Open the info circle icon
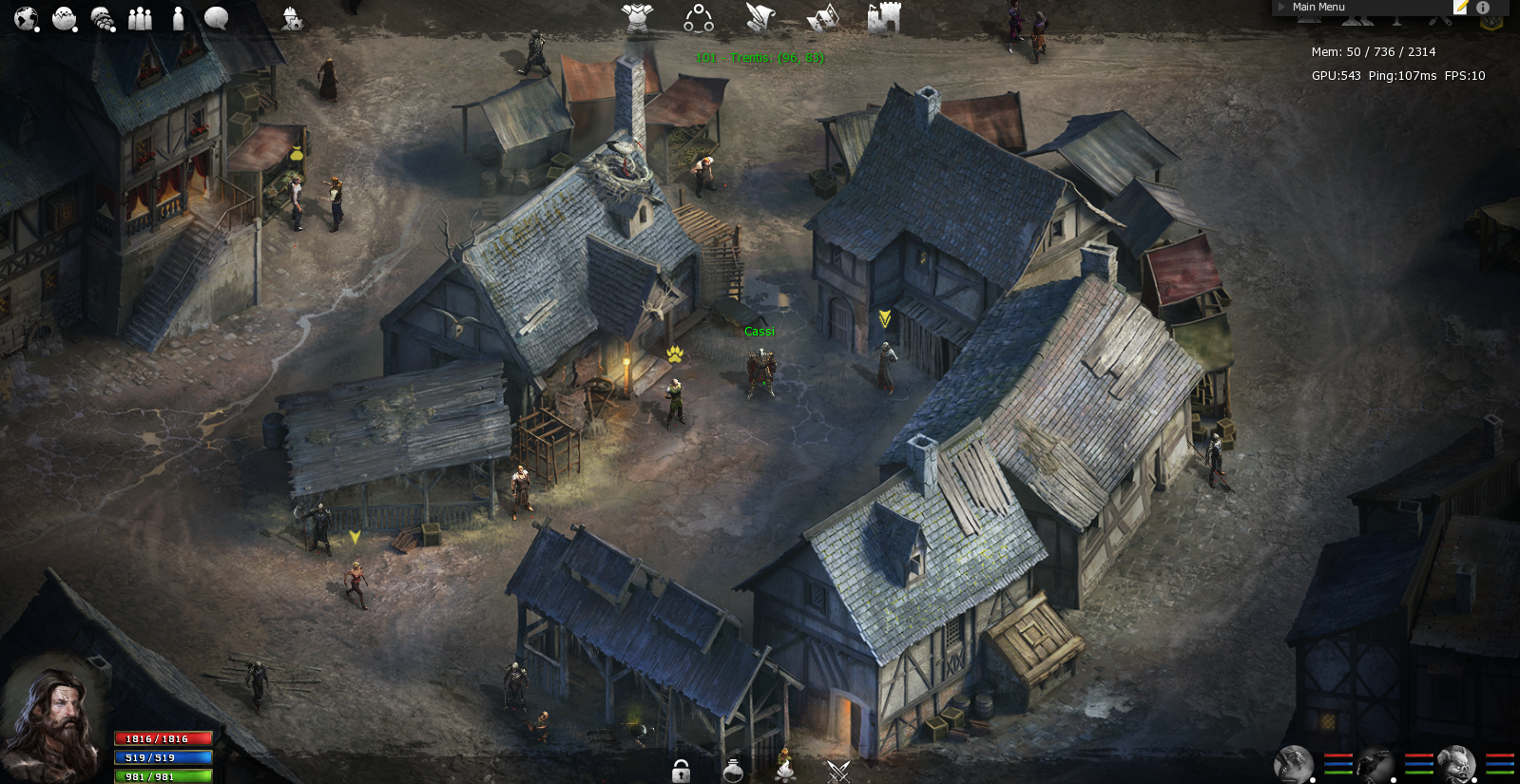This screenshot has width=1520, height=784. (x=1483, y=7)
